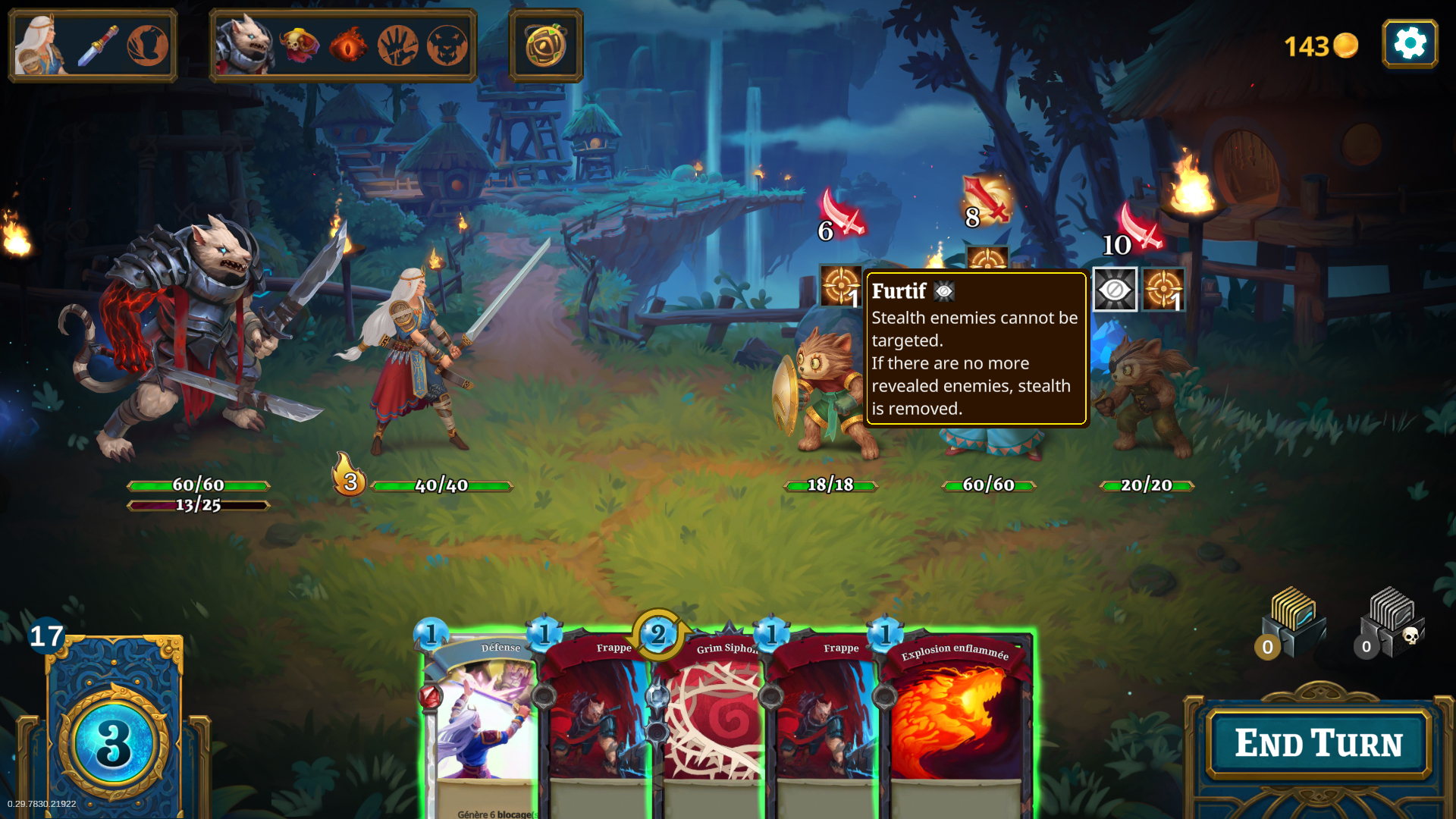This screenshot has width=1456, height=819.
Task: Inspect the dagger equipment icon
Action: click(99, 45)
